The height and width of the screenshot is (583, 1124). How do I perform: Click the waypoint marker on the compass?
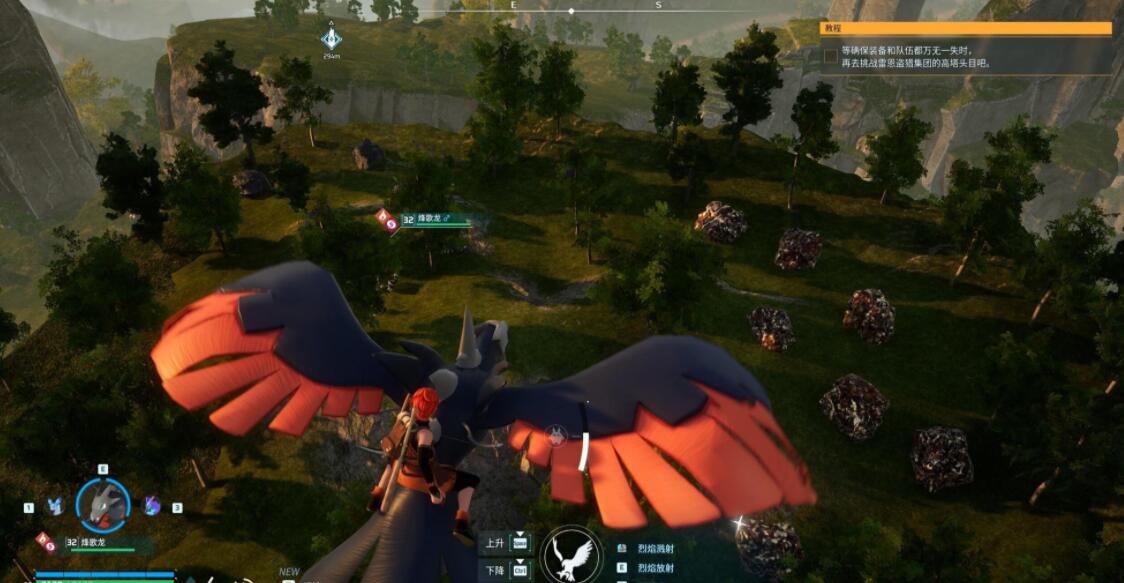click(331, 39)
